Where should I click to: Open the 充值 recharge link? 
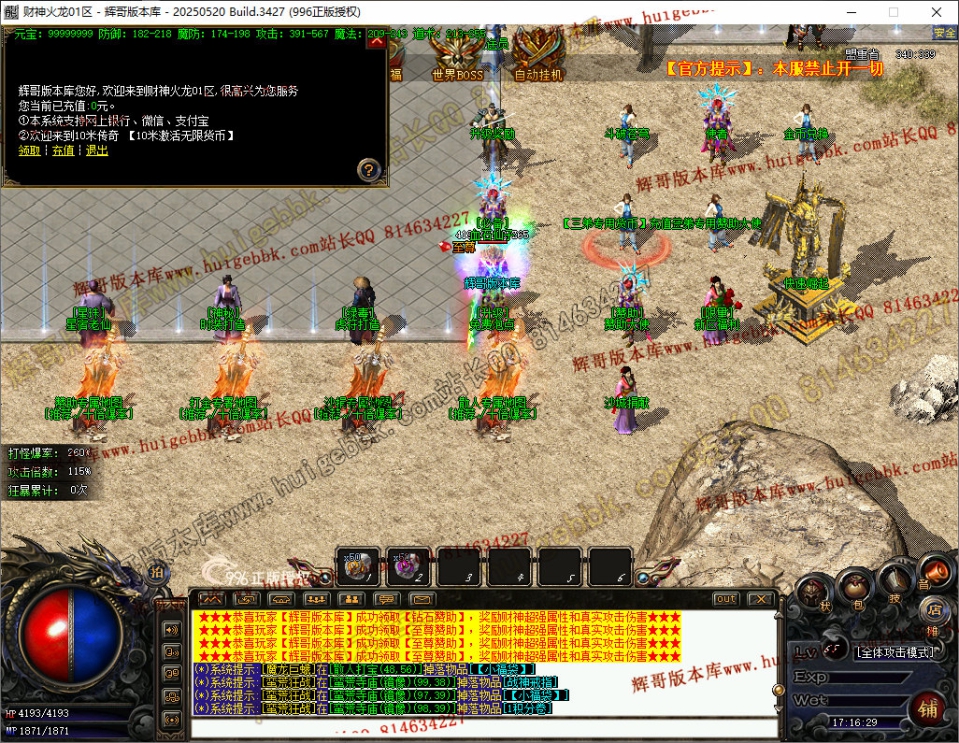63,150
